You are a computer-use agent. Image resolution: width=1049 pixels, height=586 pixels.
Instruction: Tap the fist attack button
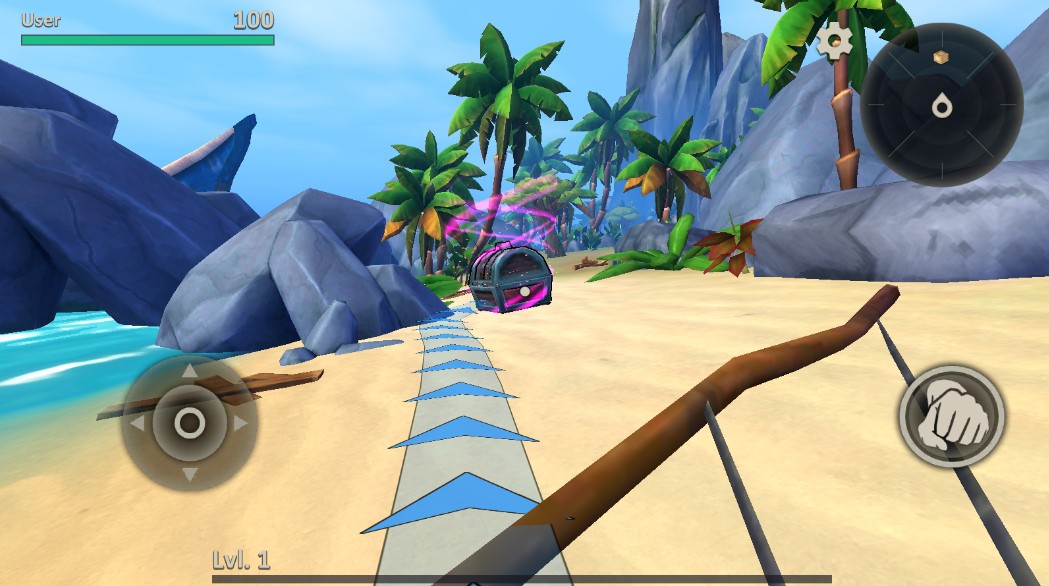951,415
